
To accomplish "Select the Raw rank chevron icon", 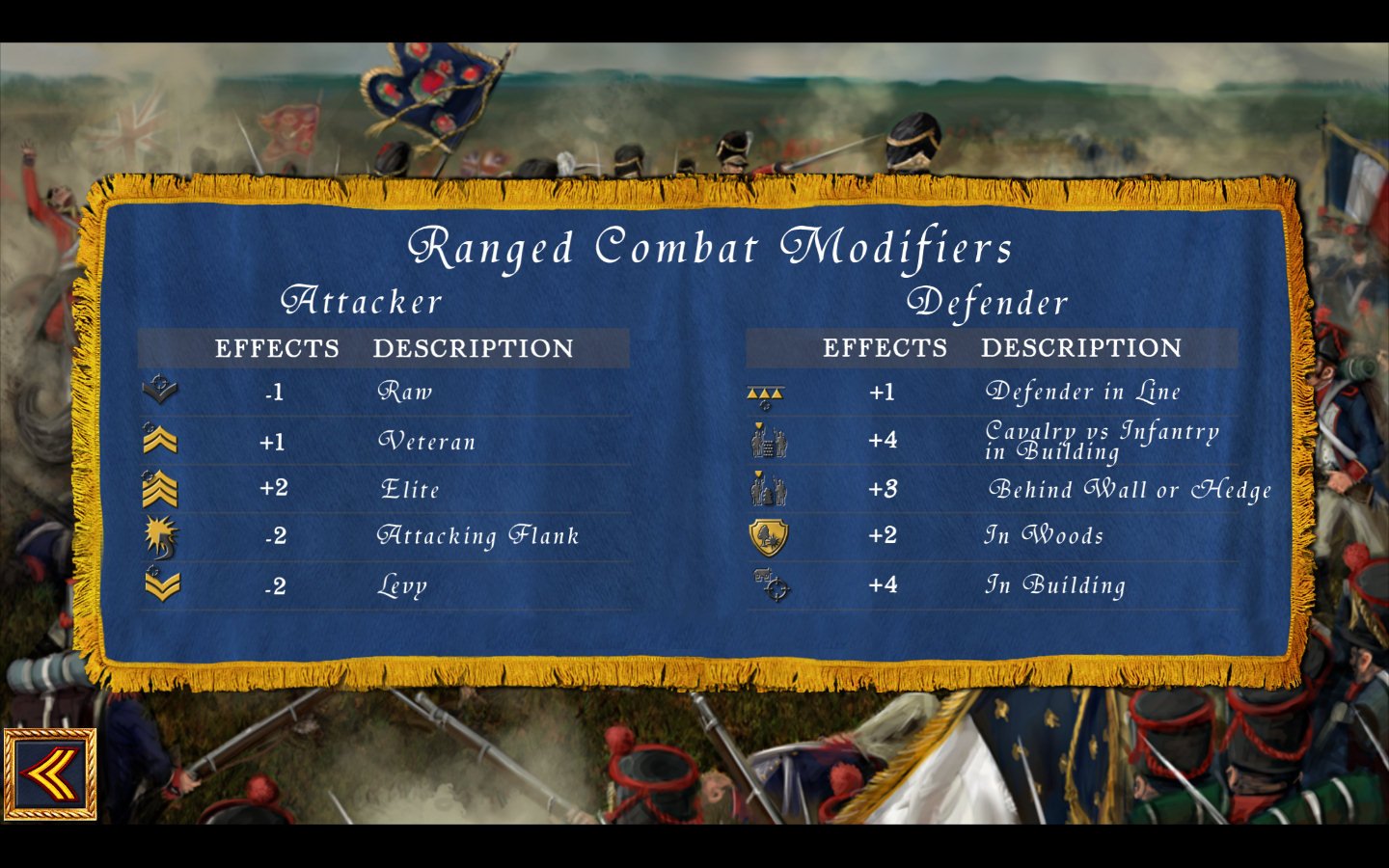I will [x=162, y=391].
